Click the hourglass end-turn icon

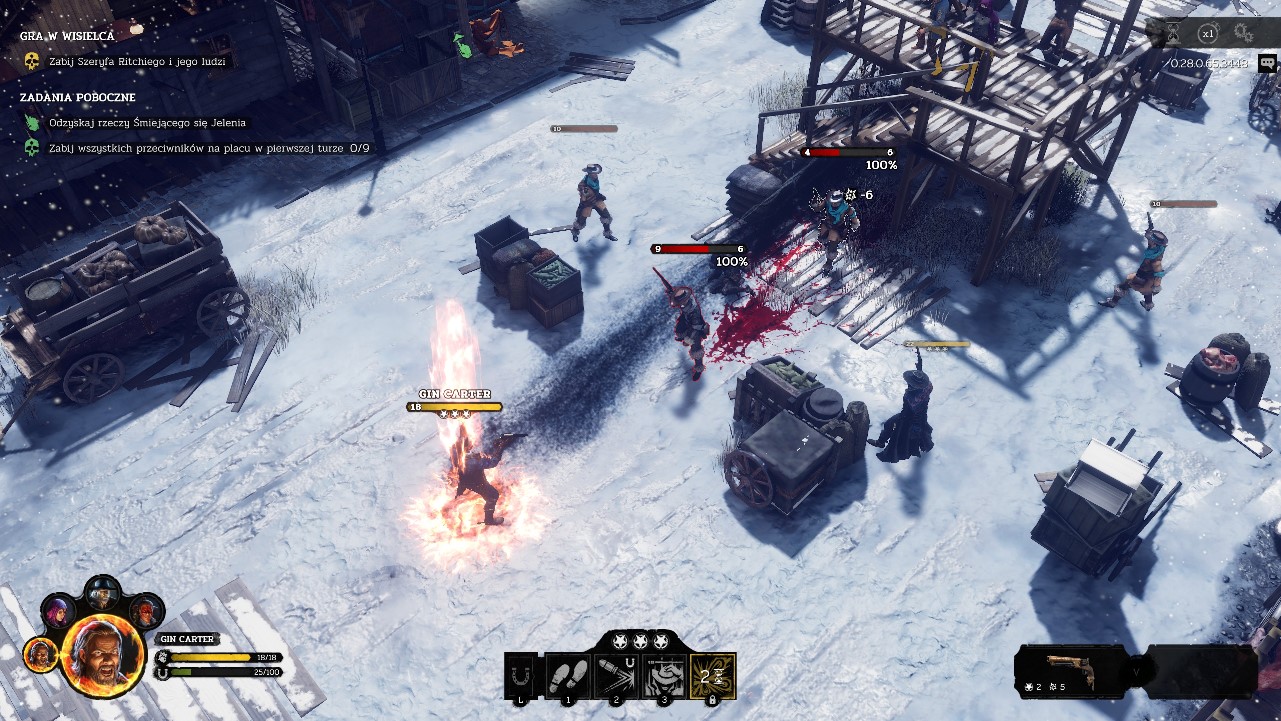(x=1172, y=33)
